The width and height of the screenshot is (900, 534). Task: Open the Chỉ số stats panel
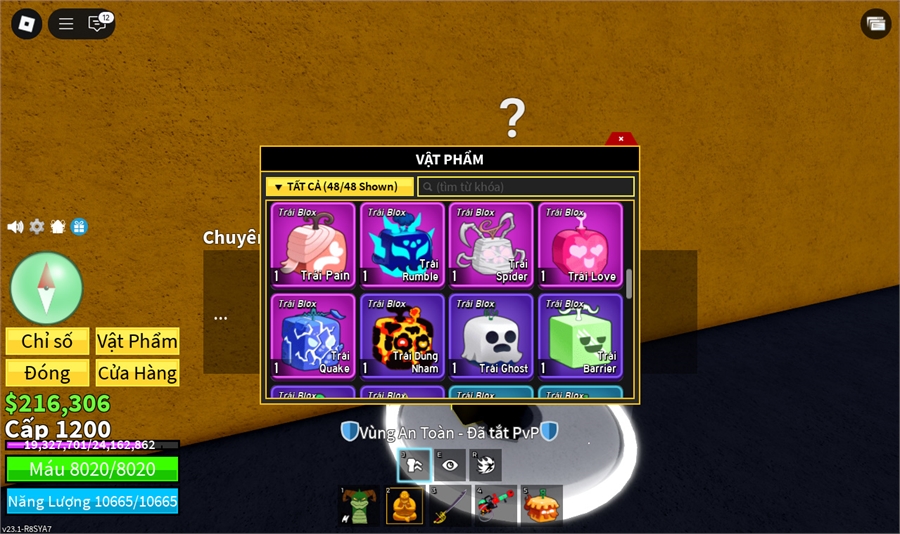point(47,341)
